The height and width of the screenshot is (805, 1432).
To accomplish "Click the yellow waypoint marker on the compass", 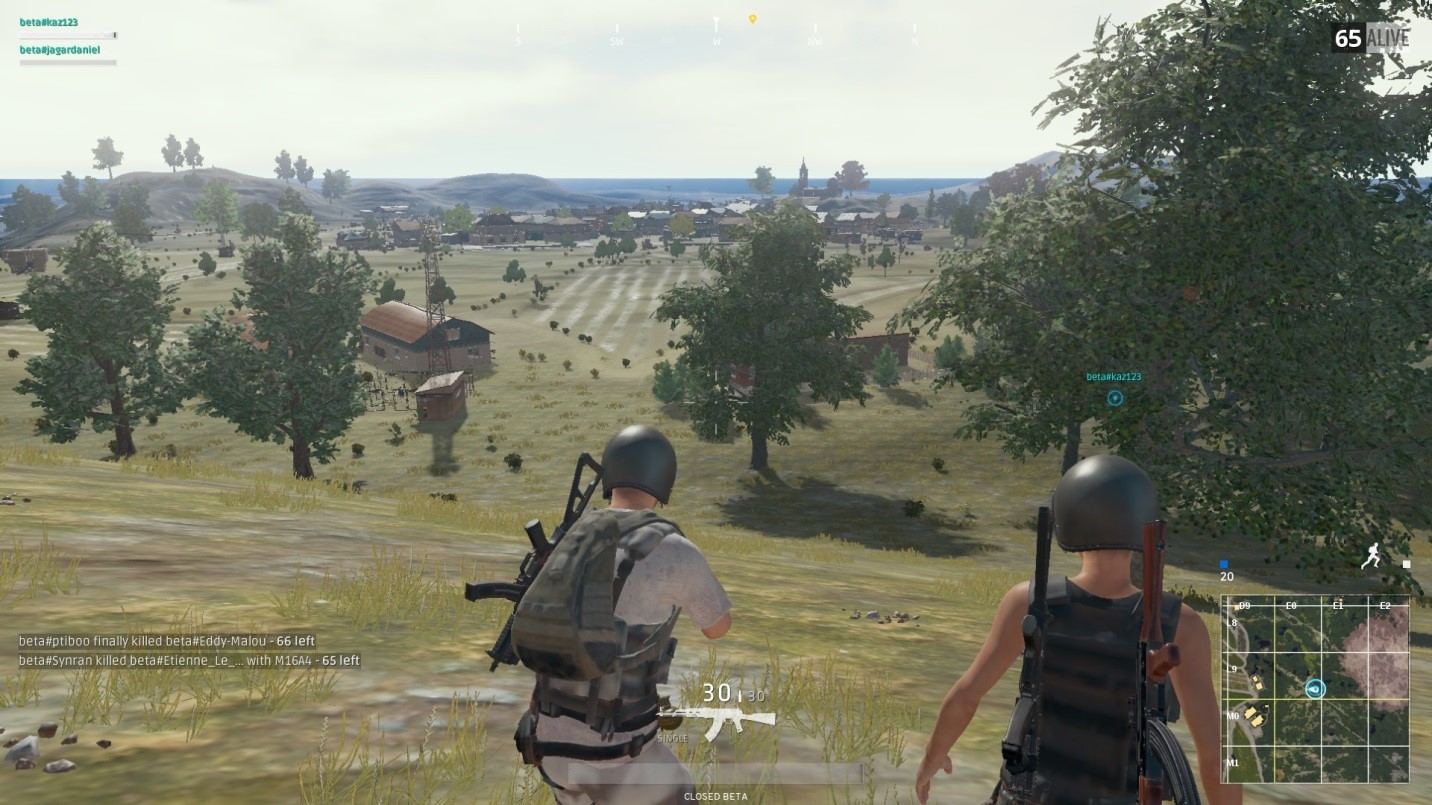I will tap(752, 19).
